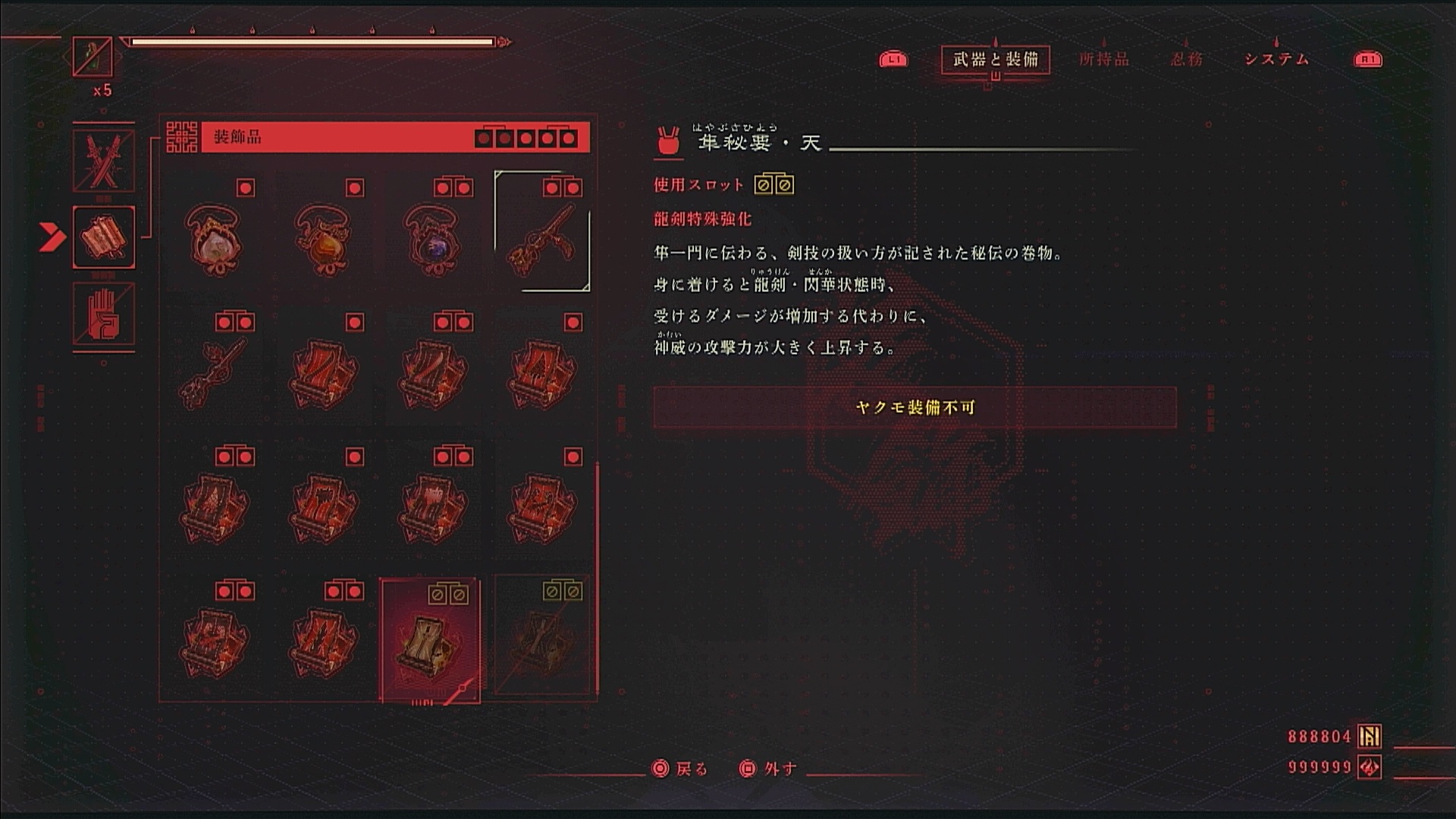Select the dark tassel charm without cursor frame

[215, 372]
